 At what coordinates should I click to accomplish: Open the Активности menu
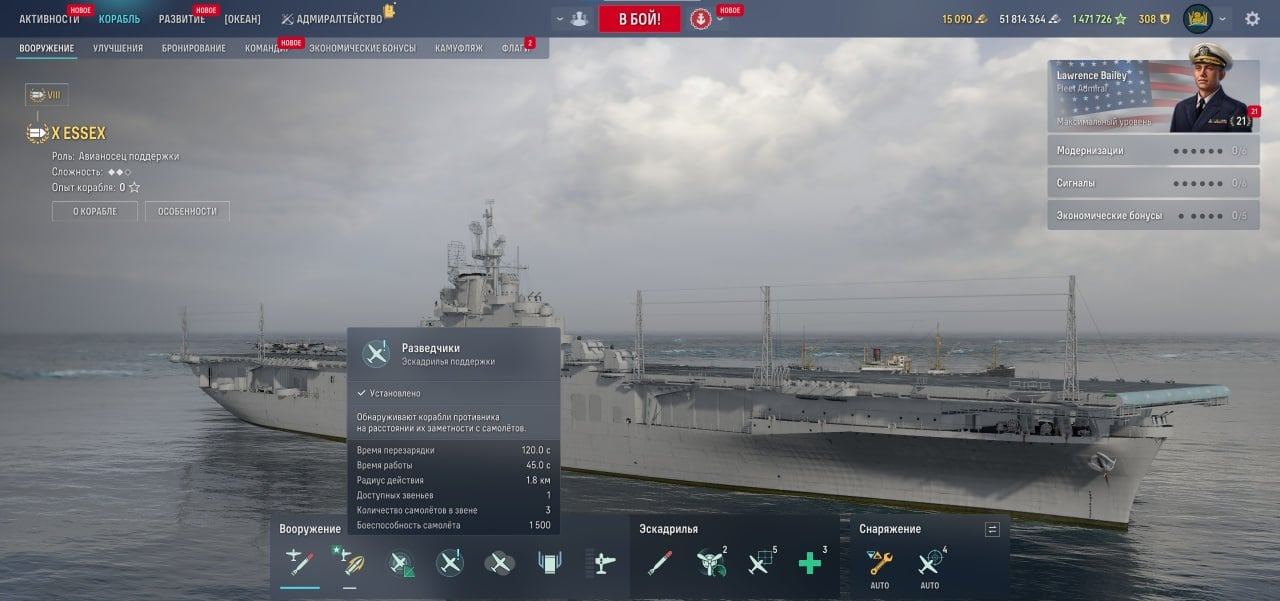[49, 19]
